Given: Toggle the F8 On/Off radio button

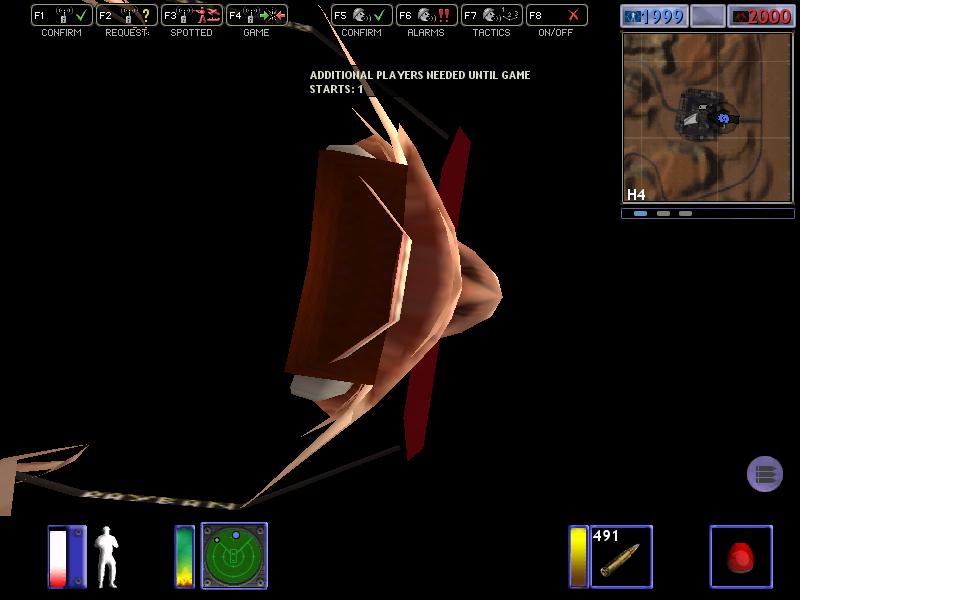Looking at the screenshot, I should click(556, 16).
